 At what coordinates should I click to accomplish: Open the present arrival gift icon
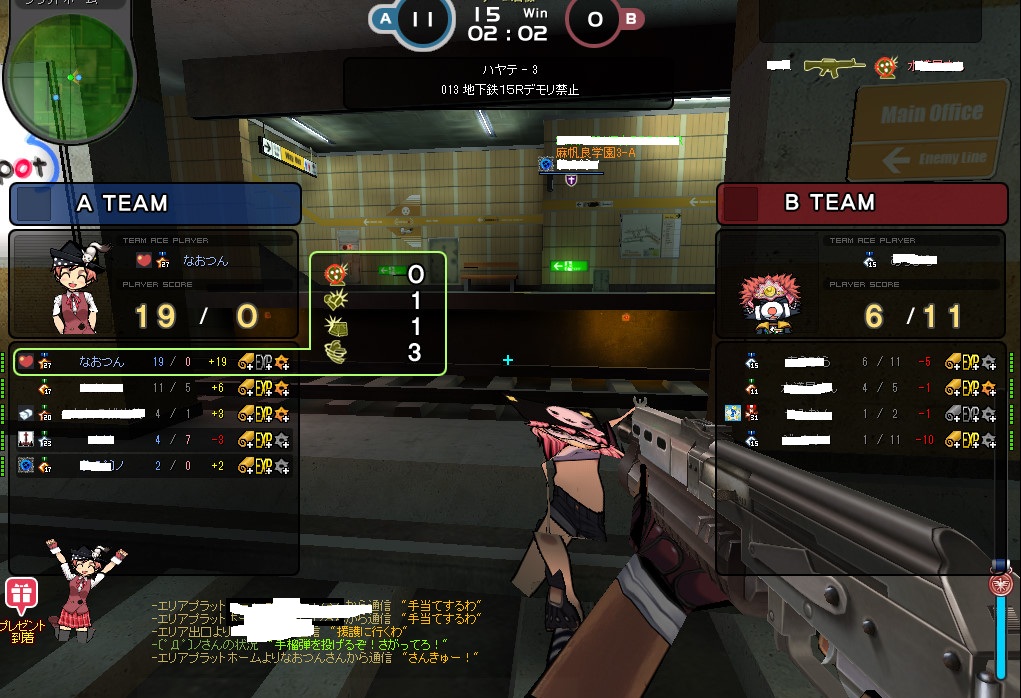pos(19,596)
